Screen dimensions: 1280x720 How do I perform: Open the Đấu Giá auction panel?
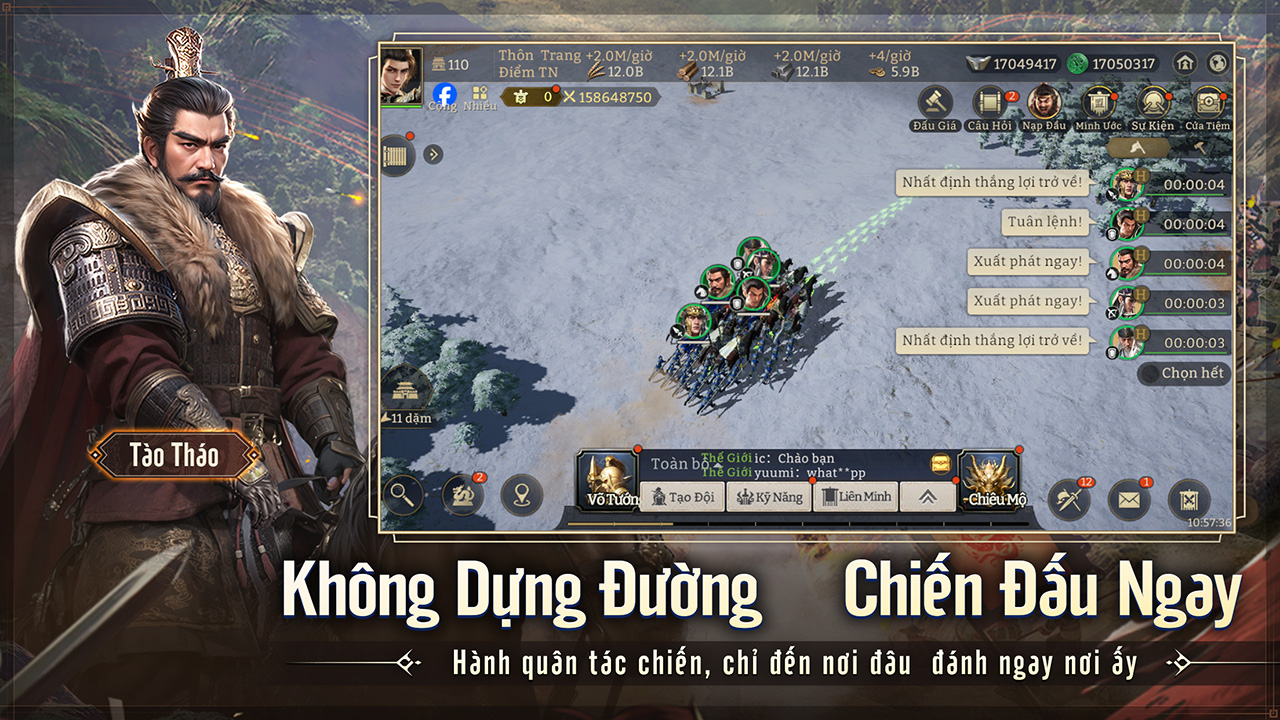[x=935, y=102]
